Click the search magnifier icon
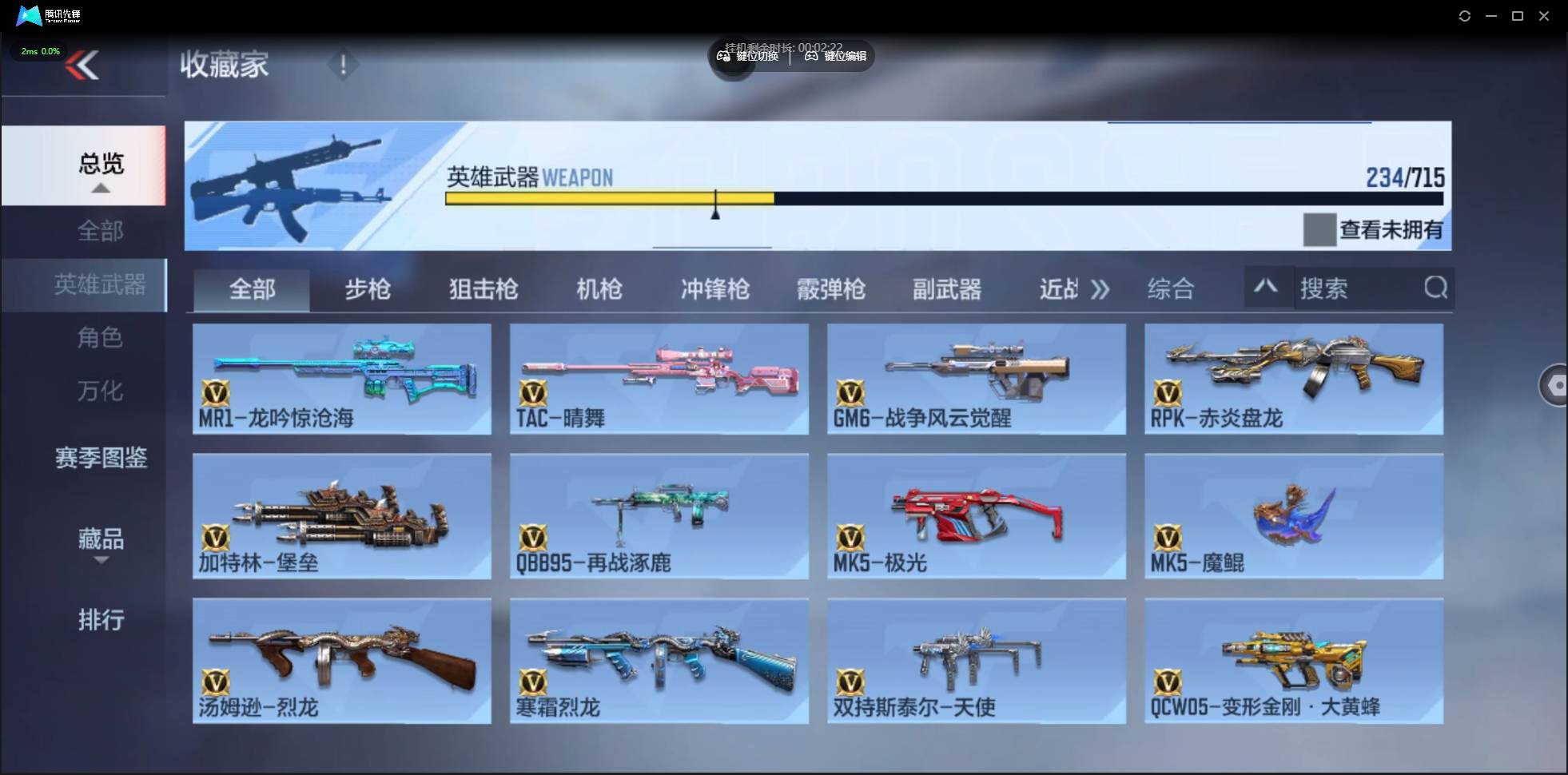 (1436, 288)
